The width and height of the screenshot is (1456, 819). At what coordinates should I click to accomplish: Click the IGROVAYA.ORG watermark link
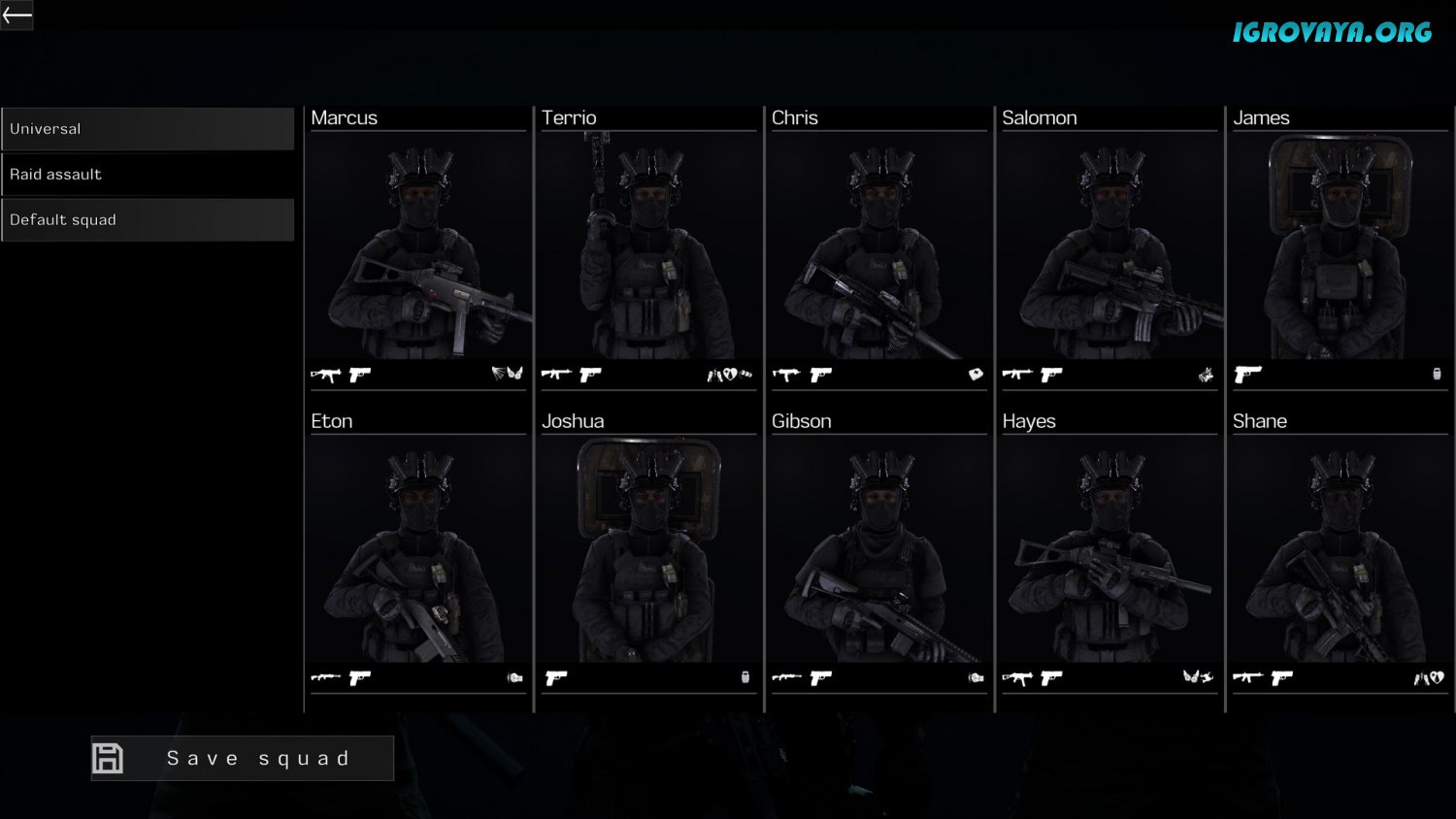pos(1332,33)
